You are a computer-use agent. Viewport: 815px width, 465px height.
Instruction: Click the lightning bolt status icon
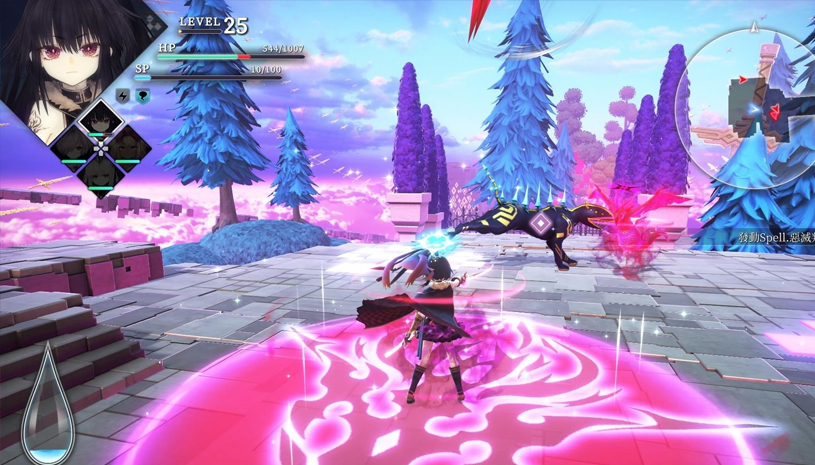124,96
